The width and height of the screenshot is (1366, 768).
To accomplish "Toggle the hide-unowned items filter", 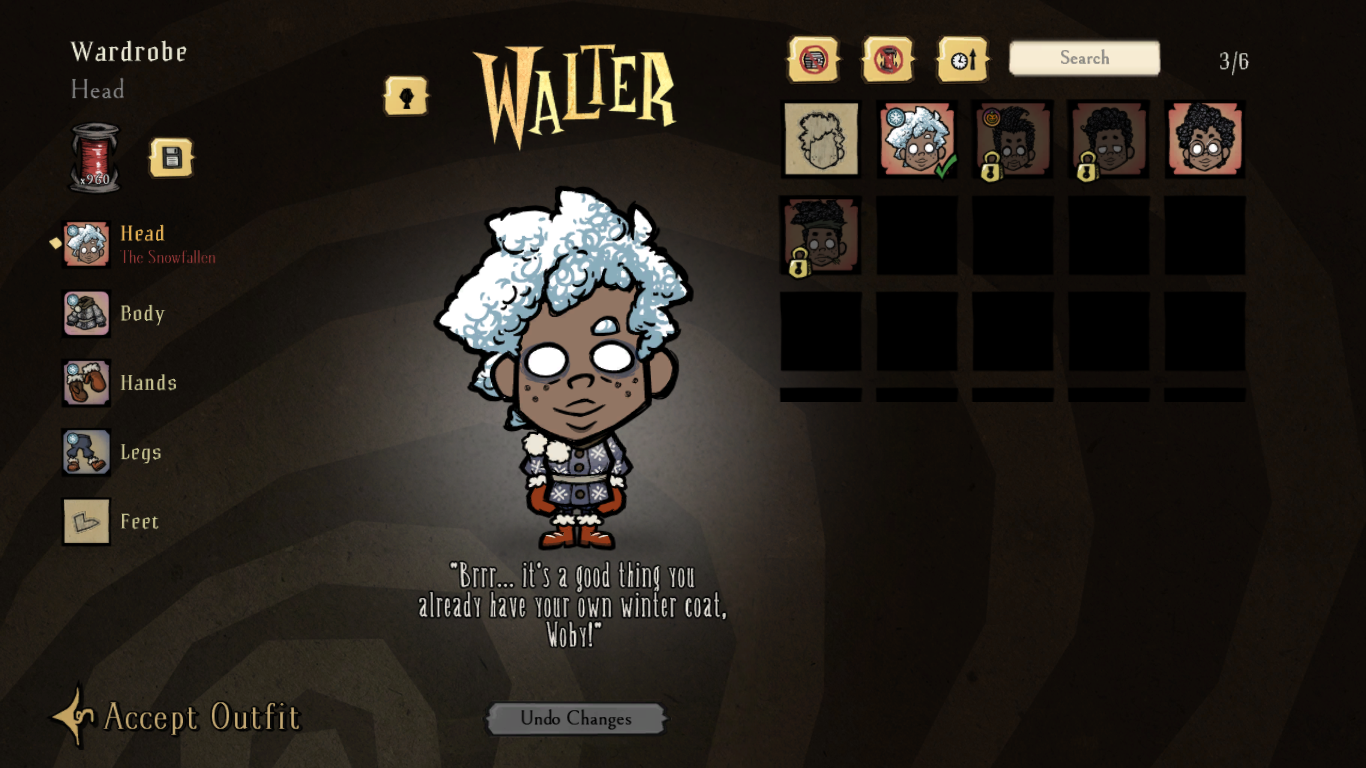I will [x=814, y=58].
